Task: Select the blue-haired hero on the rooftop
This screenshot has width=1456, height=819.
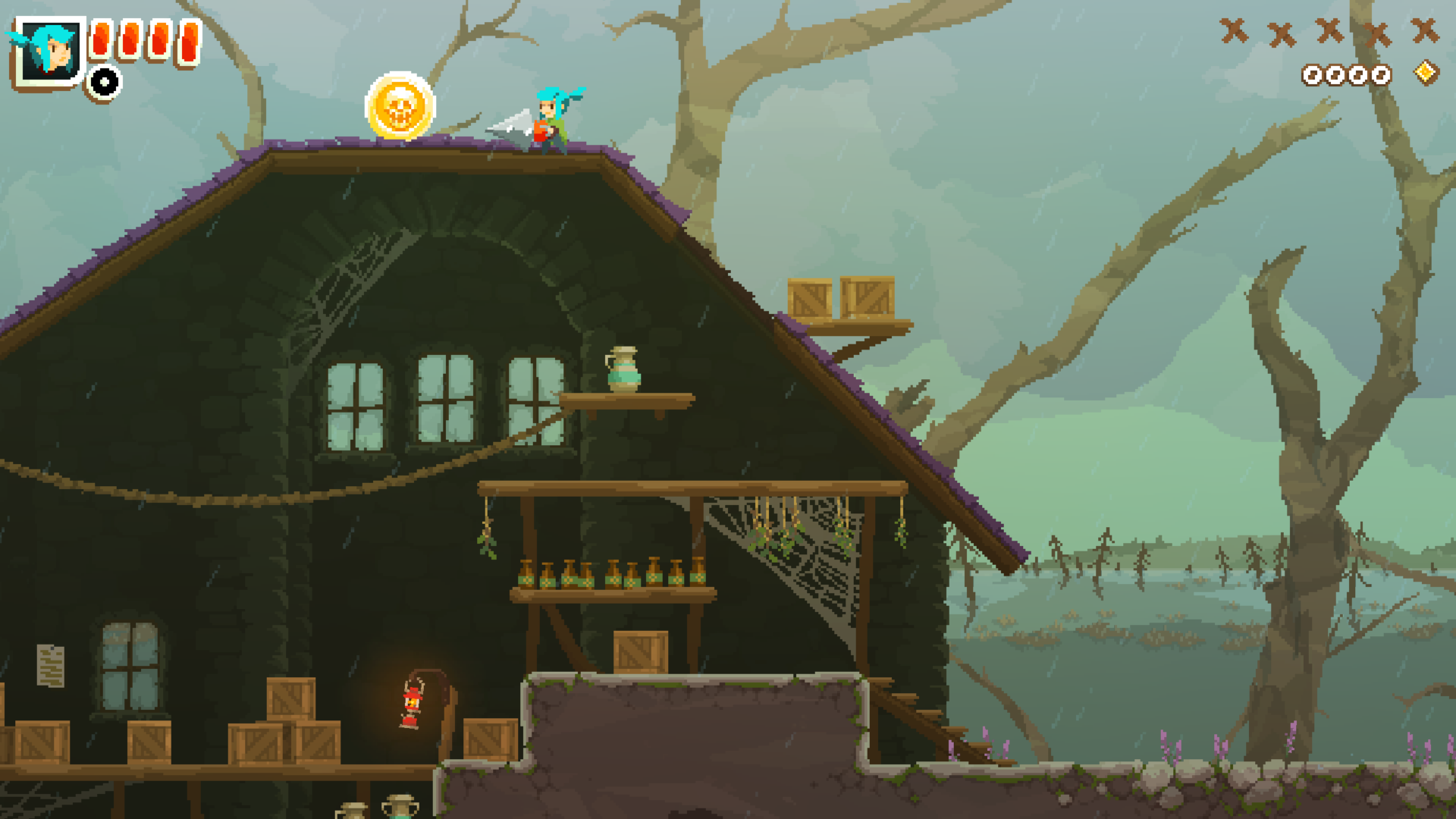Action: point(550,118)
